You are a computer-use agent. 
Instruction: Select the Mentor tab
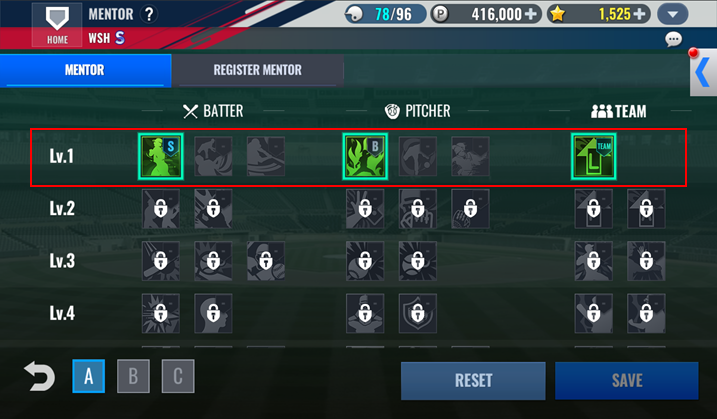pyautogui.click(x=85, y=70)
